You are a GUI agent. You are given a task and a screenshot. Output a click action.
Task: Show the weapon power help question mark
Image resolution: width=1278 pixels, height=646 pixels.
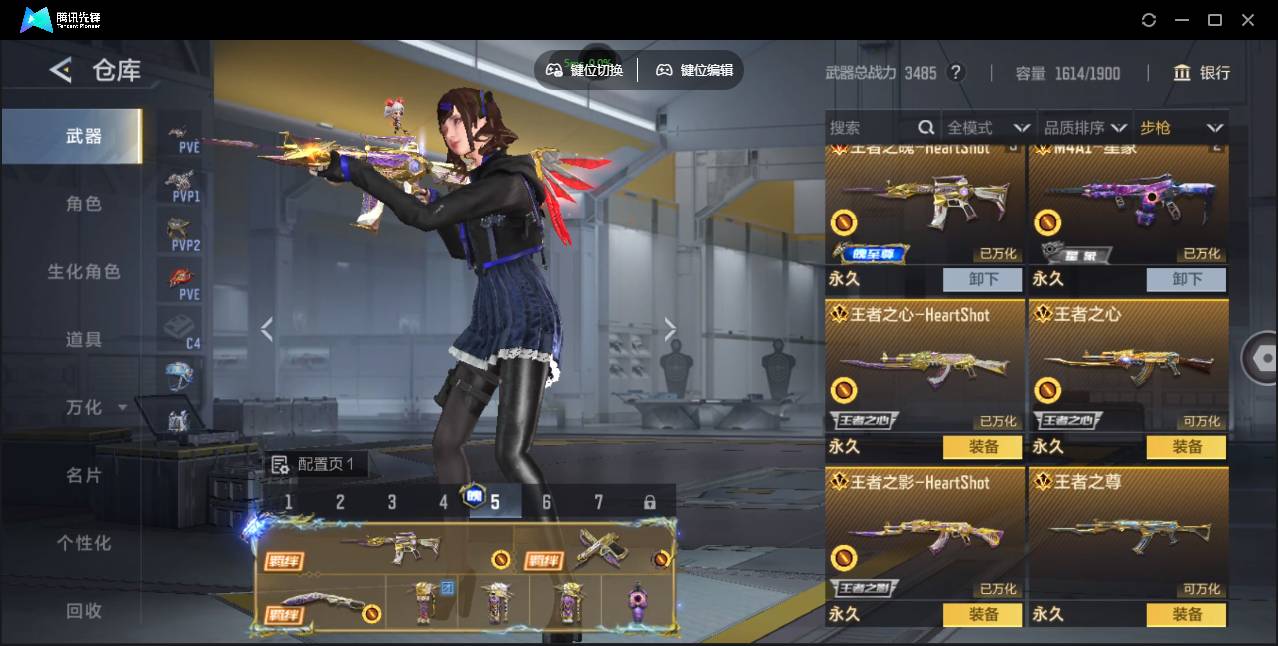point(956,73)
